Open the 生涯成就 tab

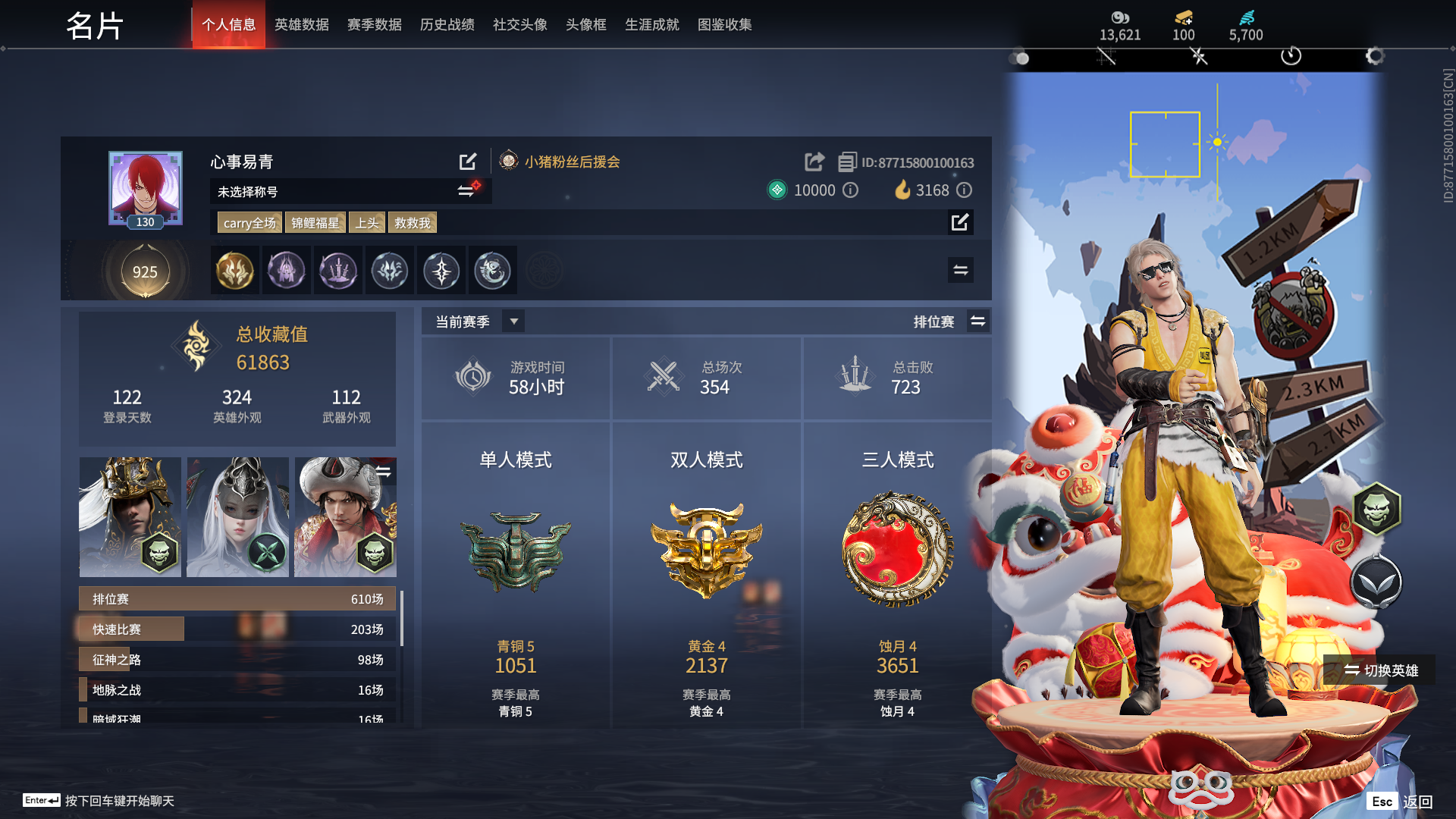tap(651, 24)
